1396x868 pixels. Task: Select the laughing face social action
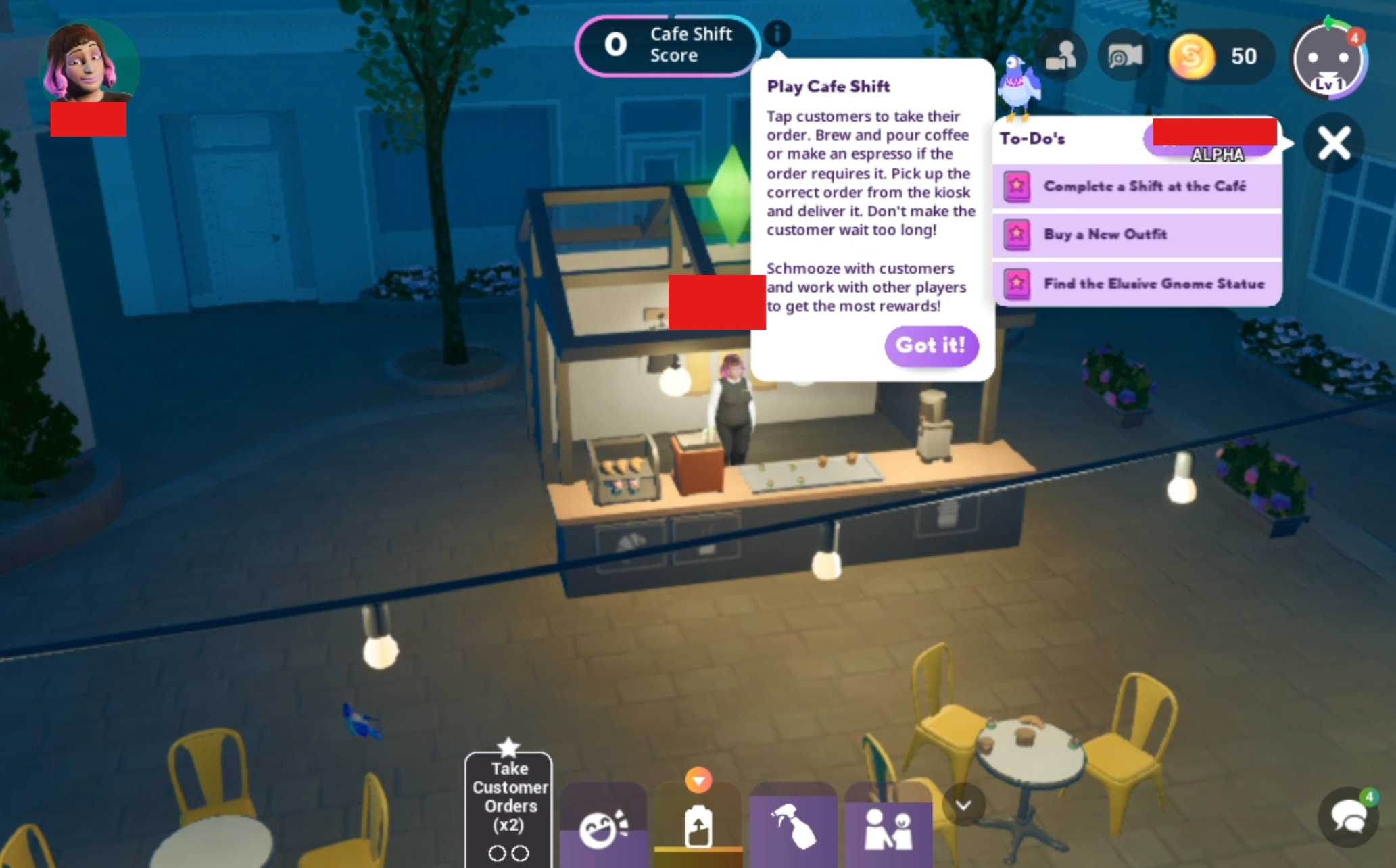pyautogui.click(x=603, y=826)
